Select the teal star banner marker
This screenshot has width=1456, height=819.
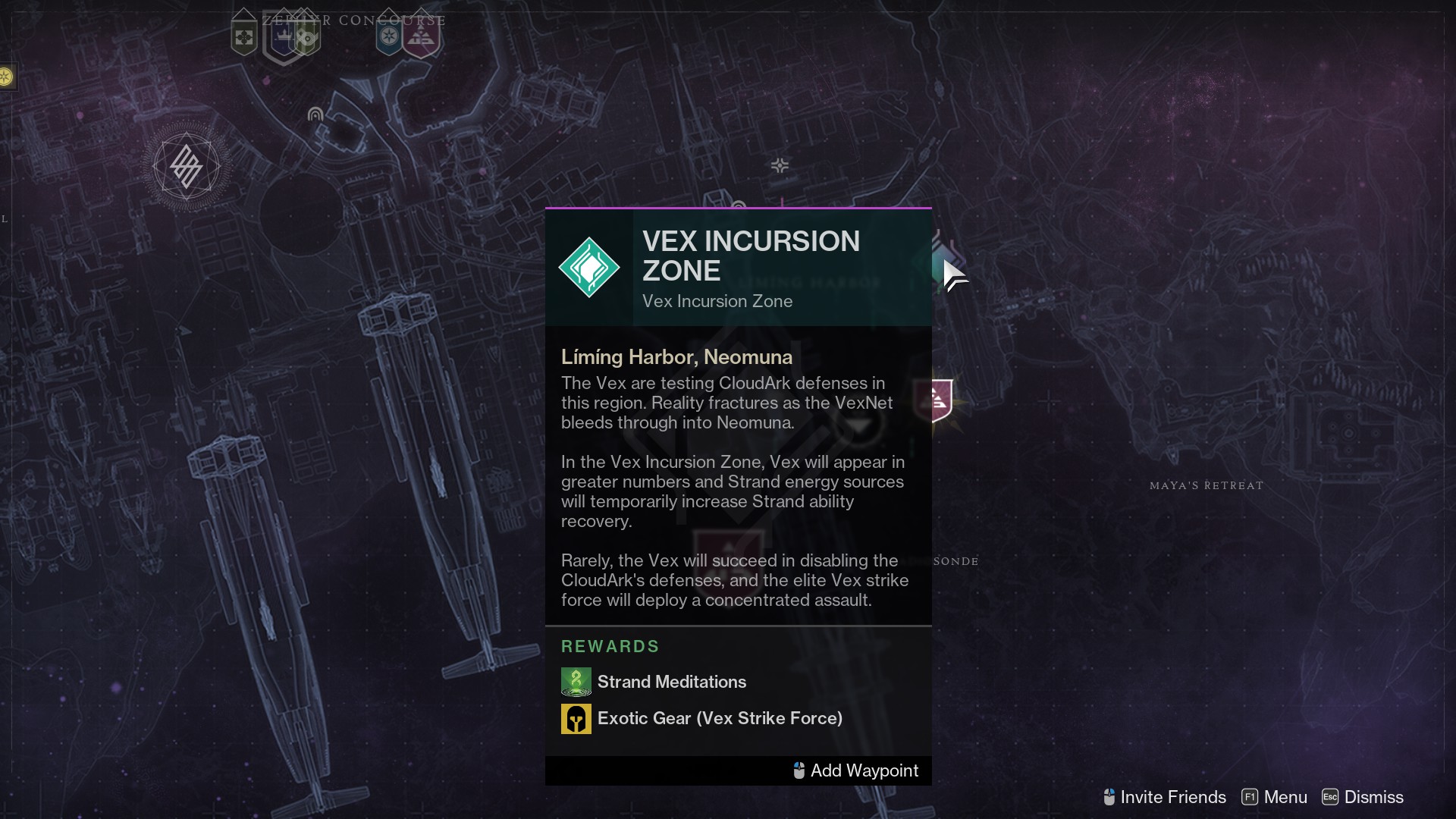point(389,36)
